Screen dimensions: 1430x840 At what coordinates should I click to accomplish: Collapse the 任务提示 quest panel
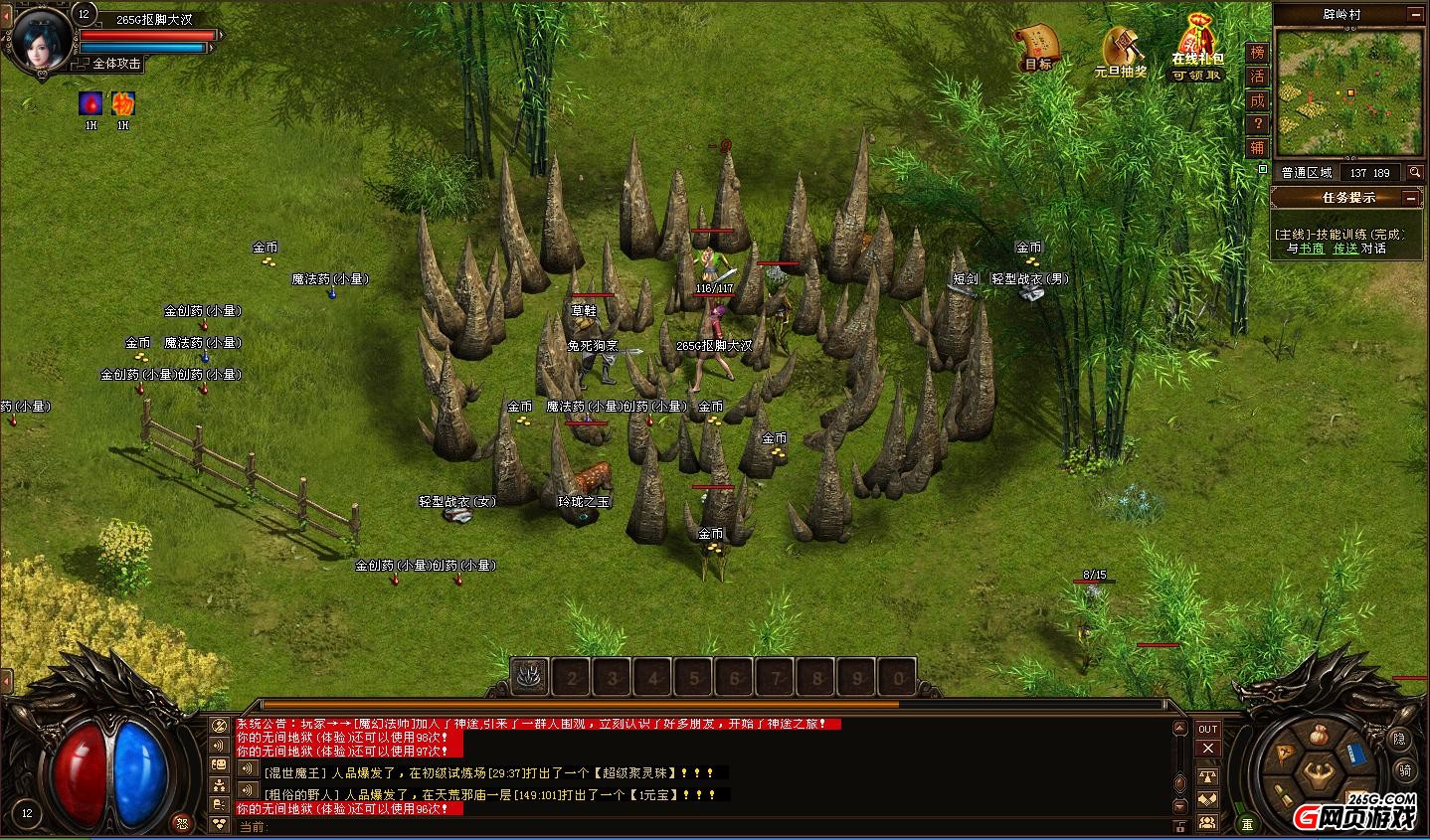[1410, 198]
